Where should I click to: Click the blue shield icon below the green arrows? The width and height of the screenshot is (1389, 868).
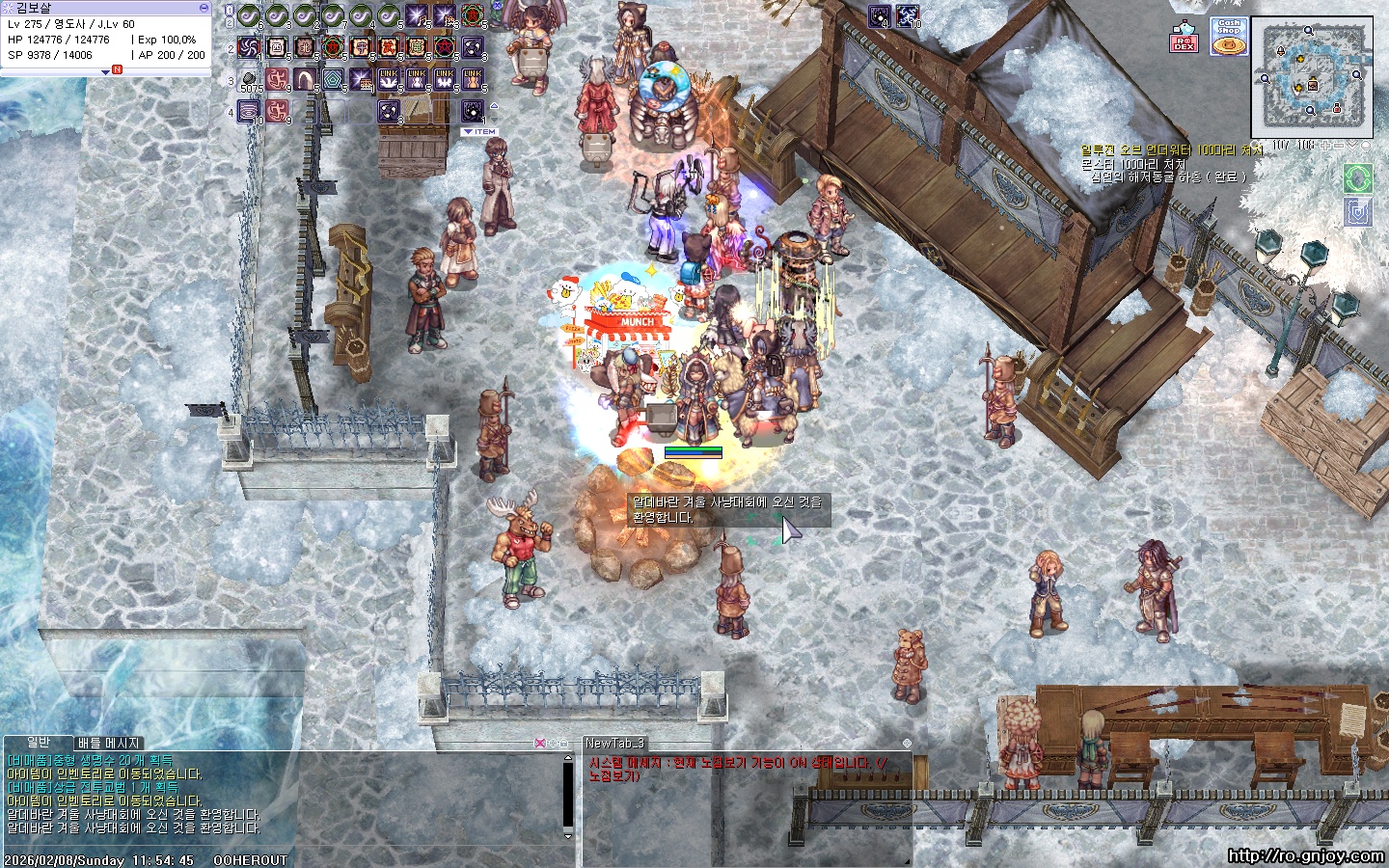1358,211
